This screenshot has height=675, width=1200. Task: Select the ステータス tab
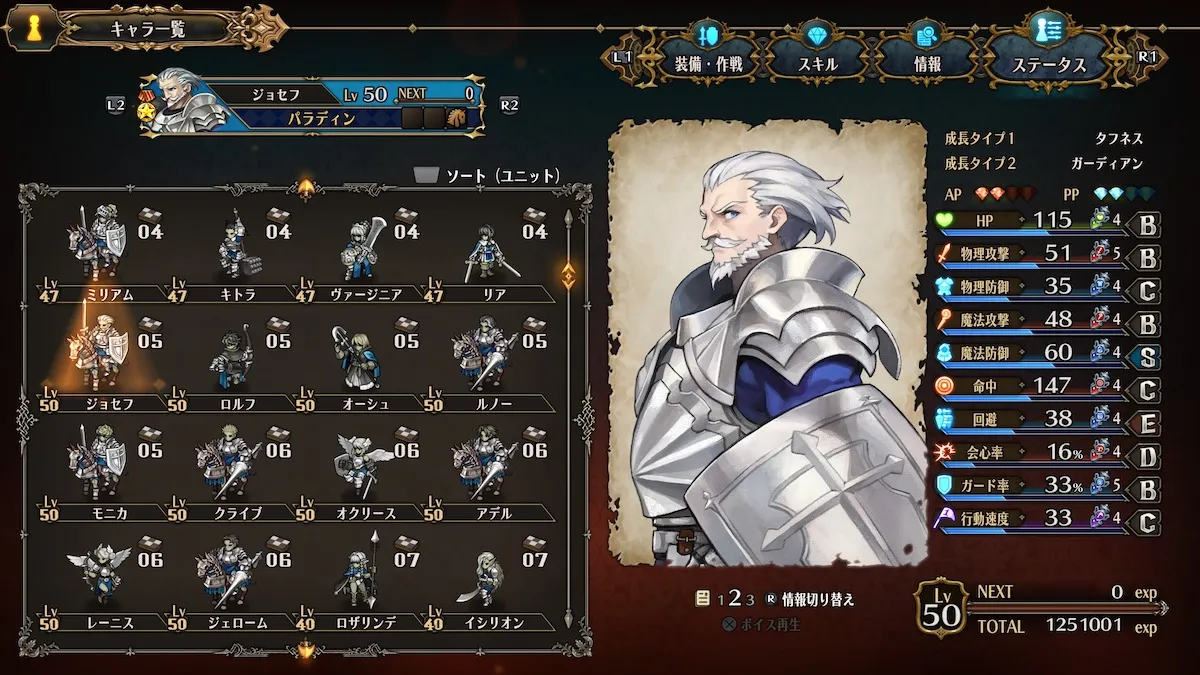[x=1049, y=64]
